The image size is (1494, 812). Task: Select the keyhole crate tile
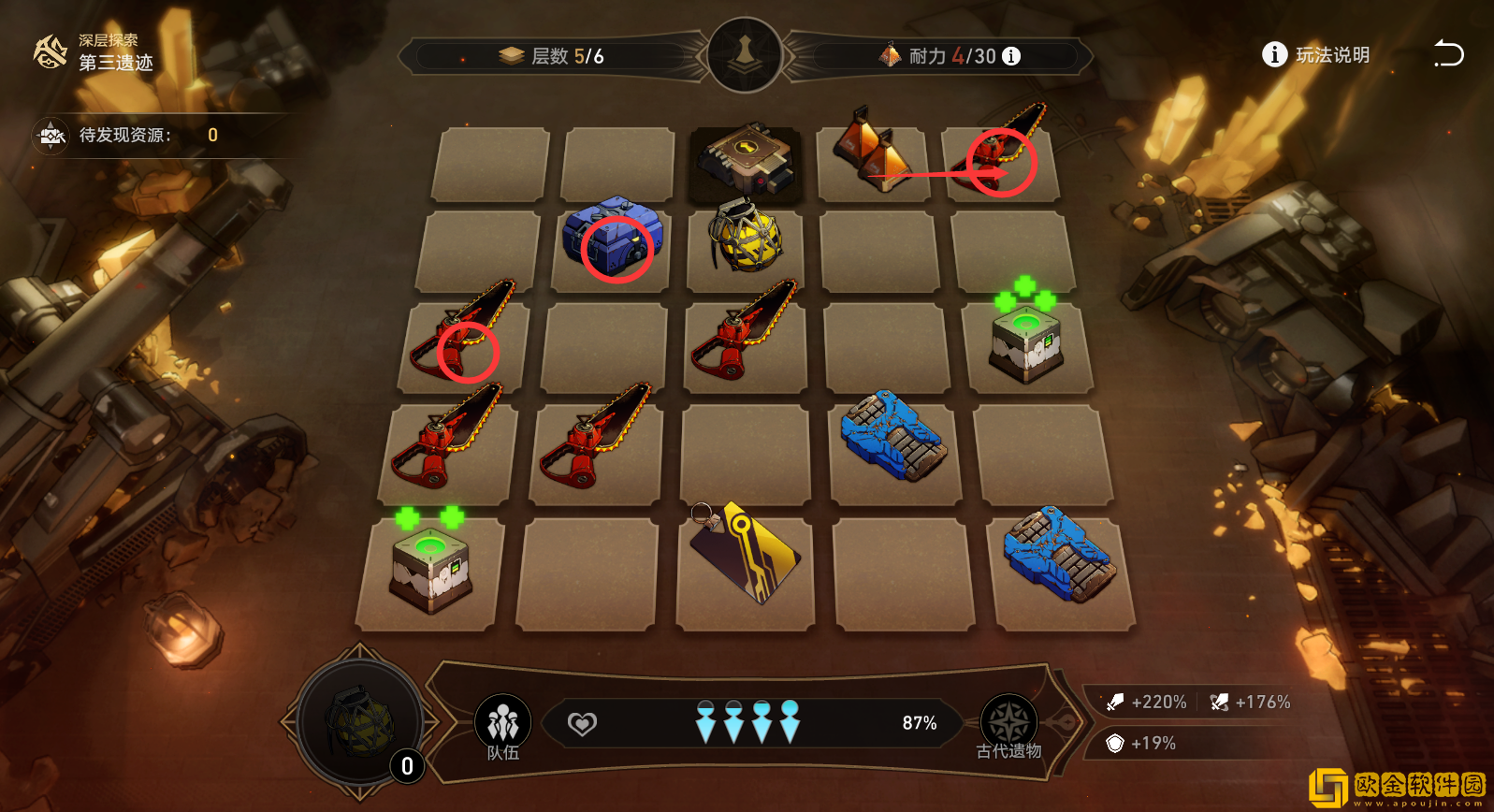pyautogui.click(x=747, y=159)
